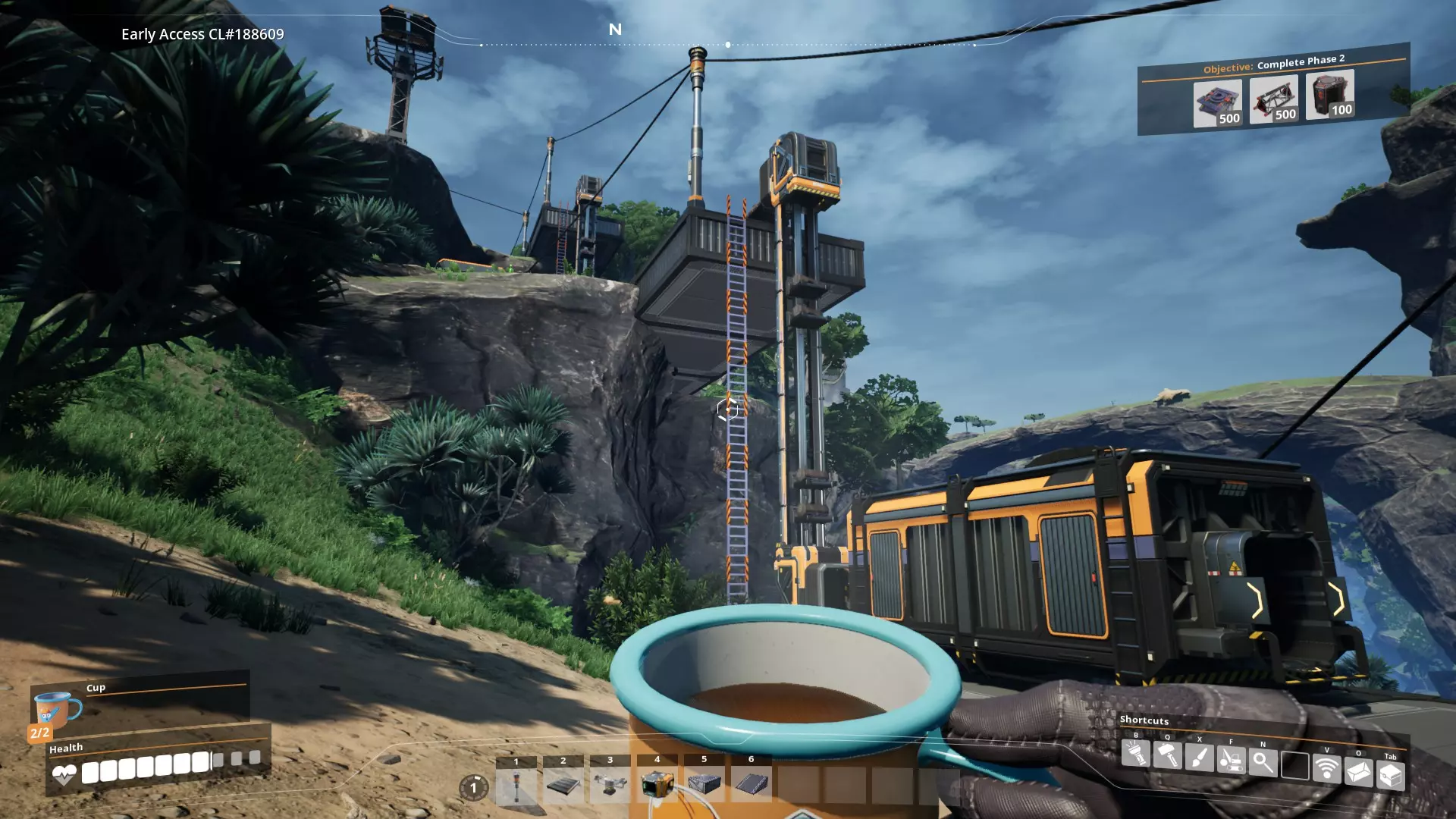
Task: Switch the hotbar number dial
Action: (474, 788)
